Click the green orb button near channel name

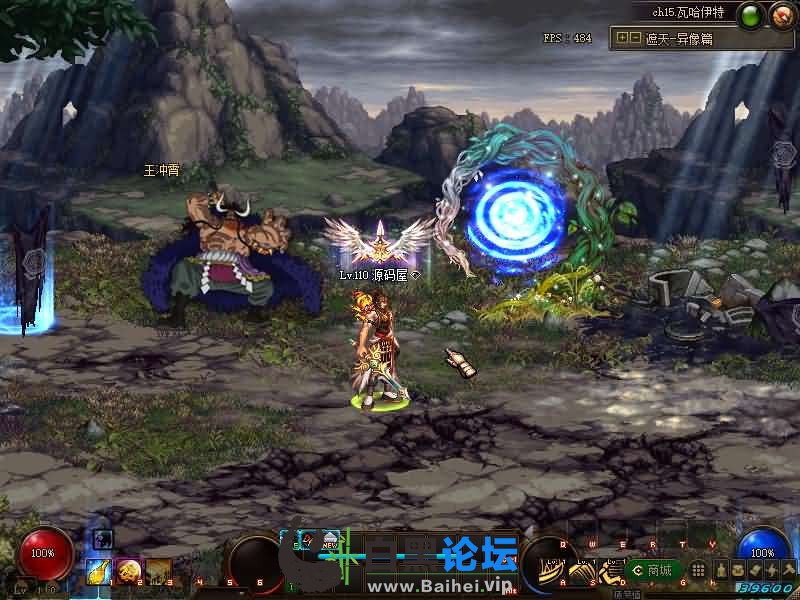pos(750,16)
